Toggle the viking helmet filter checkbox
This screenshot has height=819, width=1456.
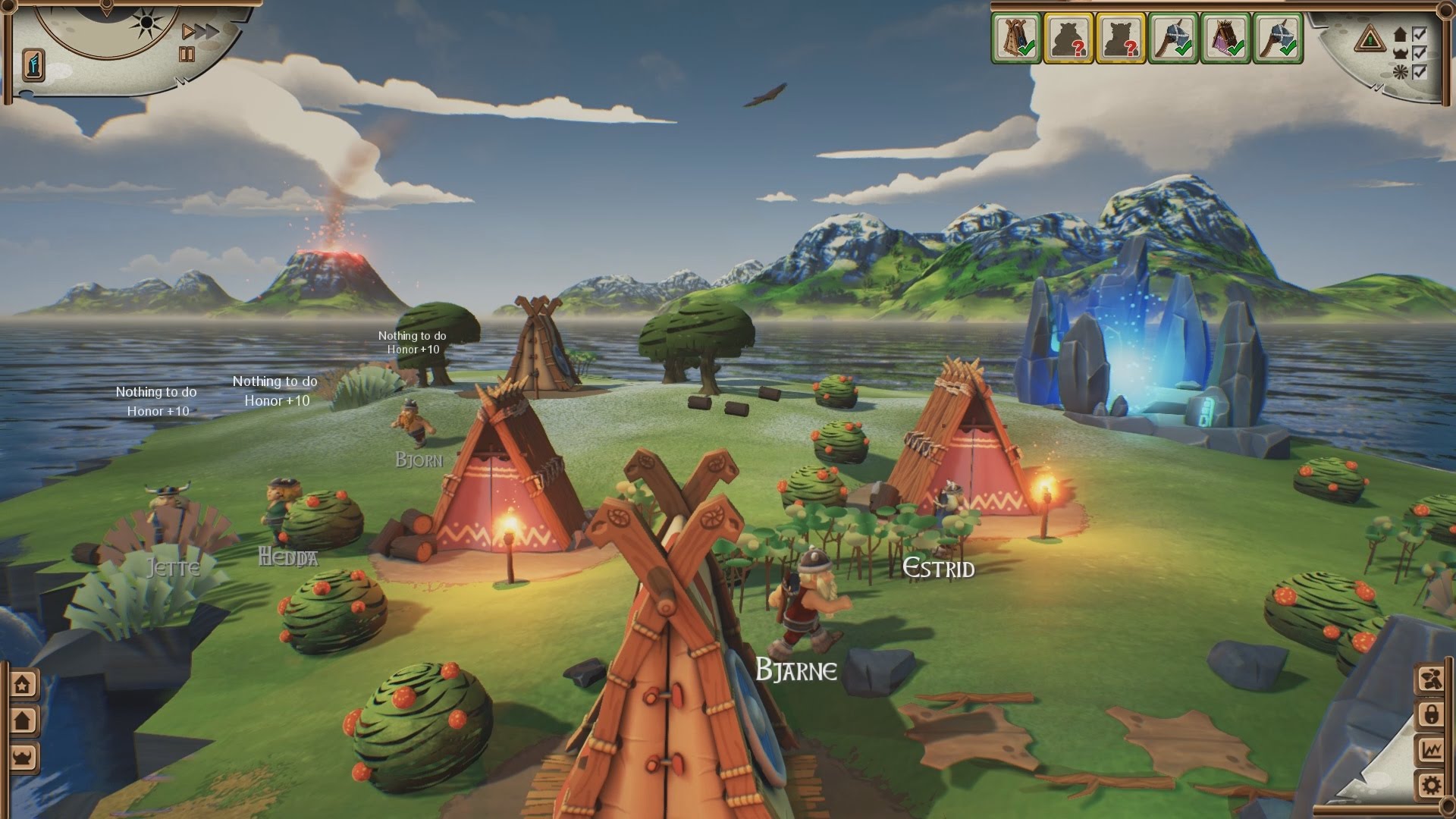point(1418,53)
